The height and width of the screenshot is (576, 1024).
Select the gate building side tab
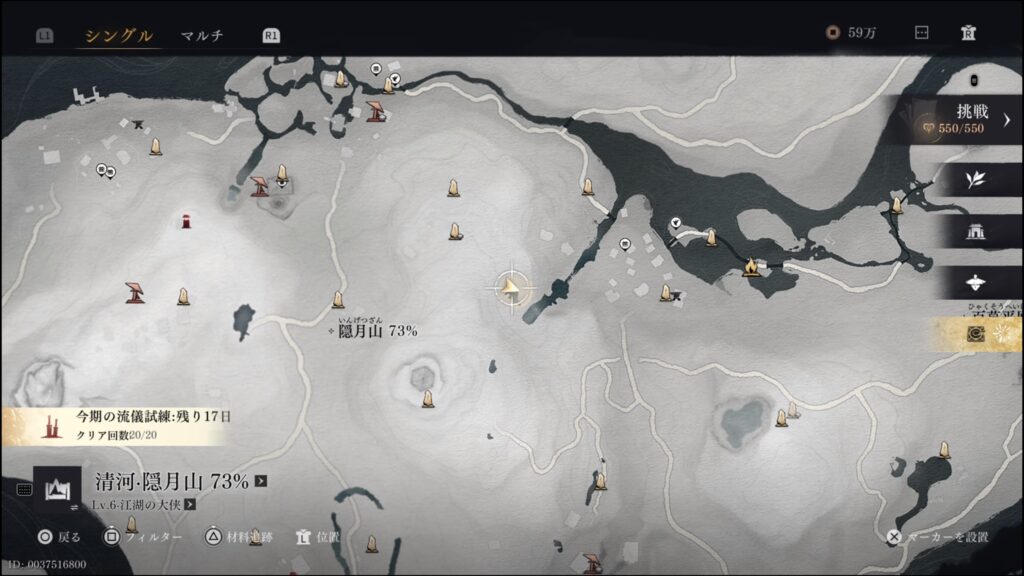coord(975,232)
